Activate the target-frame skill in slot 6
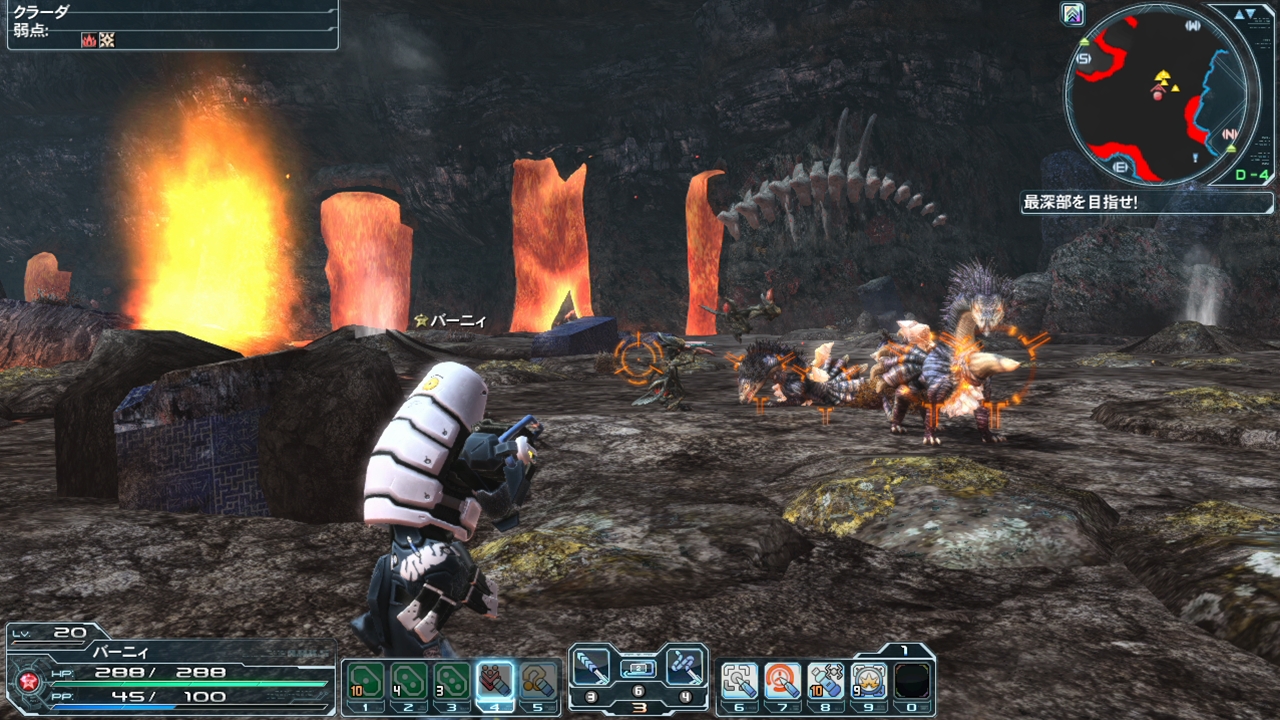Screen dimensions: 1280x720 tap(739, 681)
